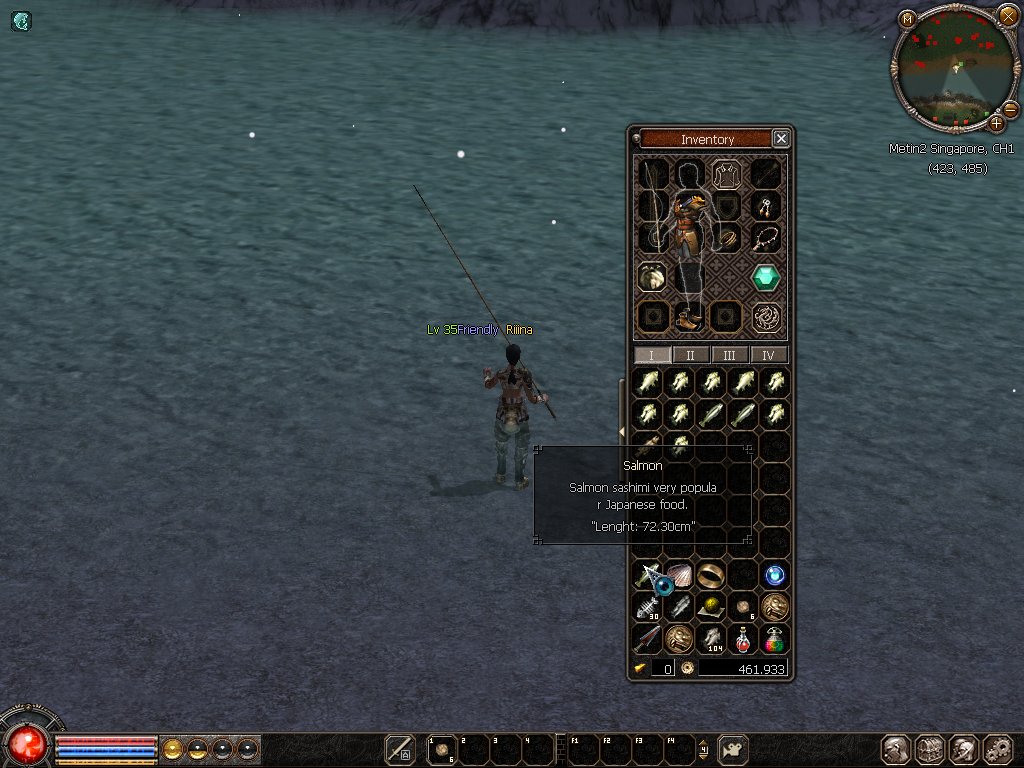Click the green emerald gem slot
The width and height of the screenshot is (1024, 768).
766,277
